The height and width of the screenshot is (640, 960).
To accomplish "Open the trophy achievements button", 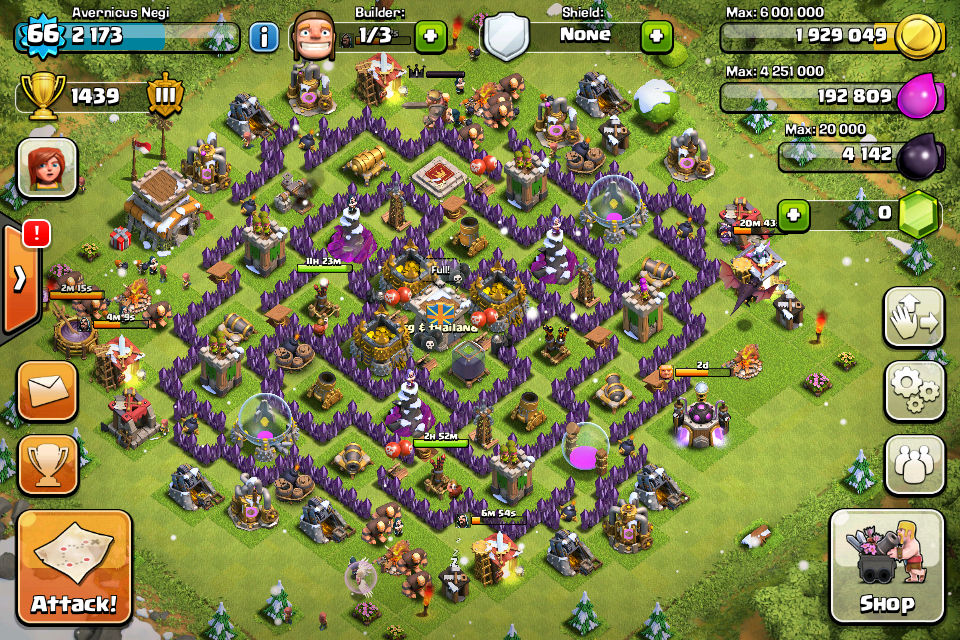I will 47,464.
